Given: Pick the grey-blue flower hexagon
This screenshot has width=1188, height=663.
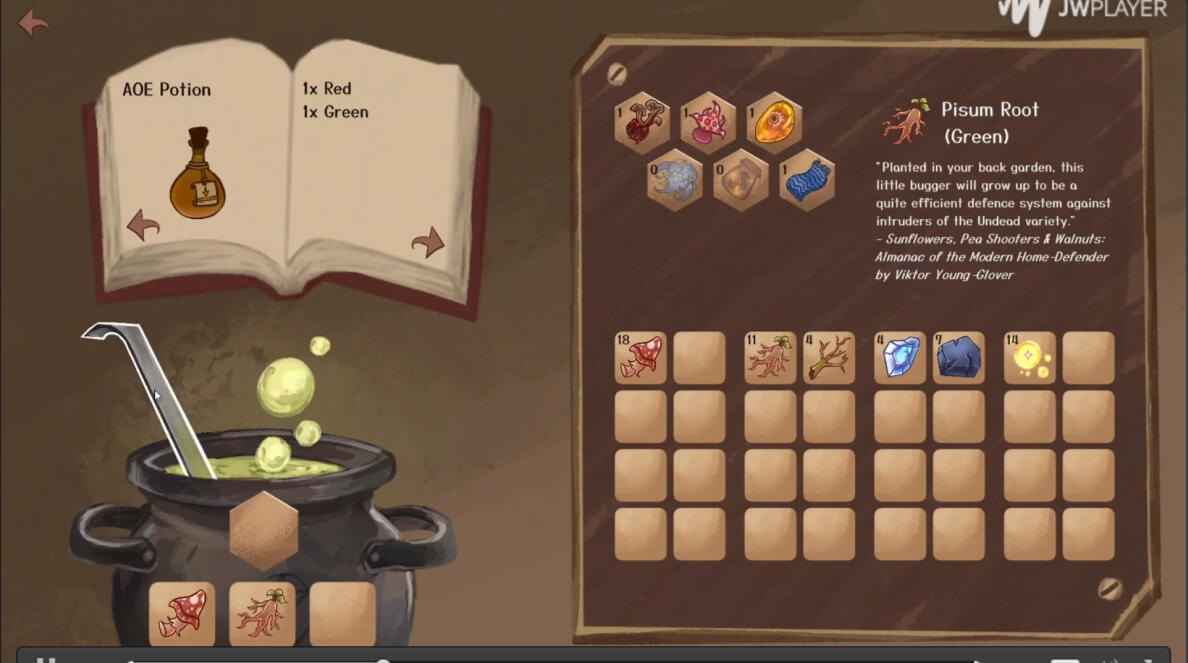Looking at the screenshot, I should click(674, 180).
